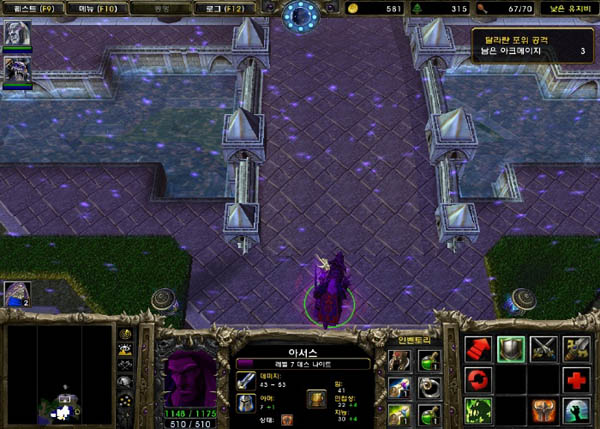Click the red circular arrows command
The width and height of the screenshot is (600, 429).
(x=477, y=380)
